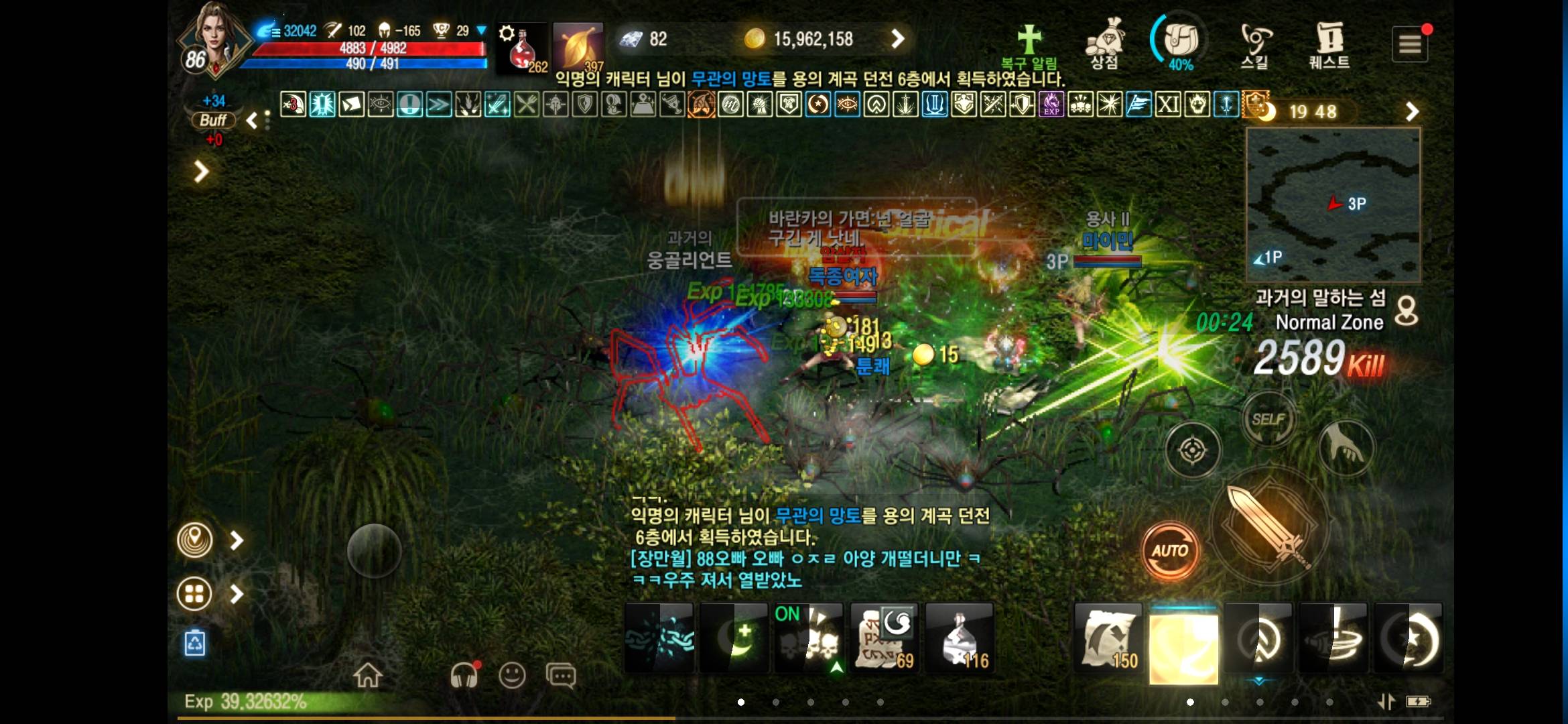
Task: Open currency panel with arrow next to gold
Action: [898, 39]
